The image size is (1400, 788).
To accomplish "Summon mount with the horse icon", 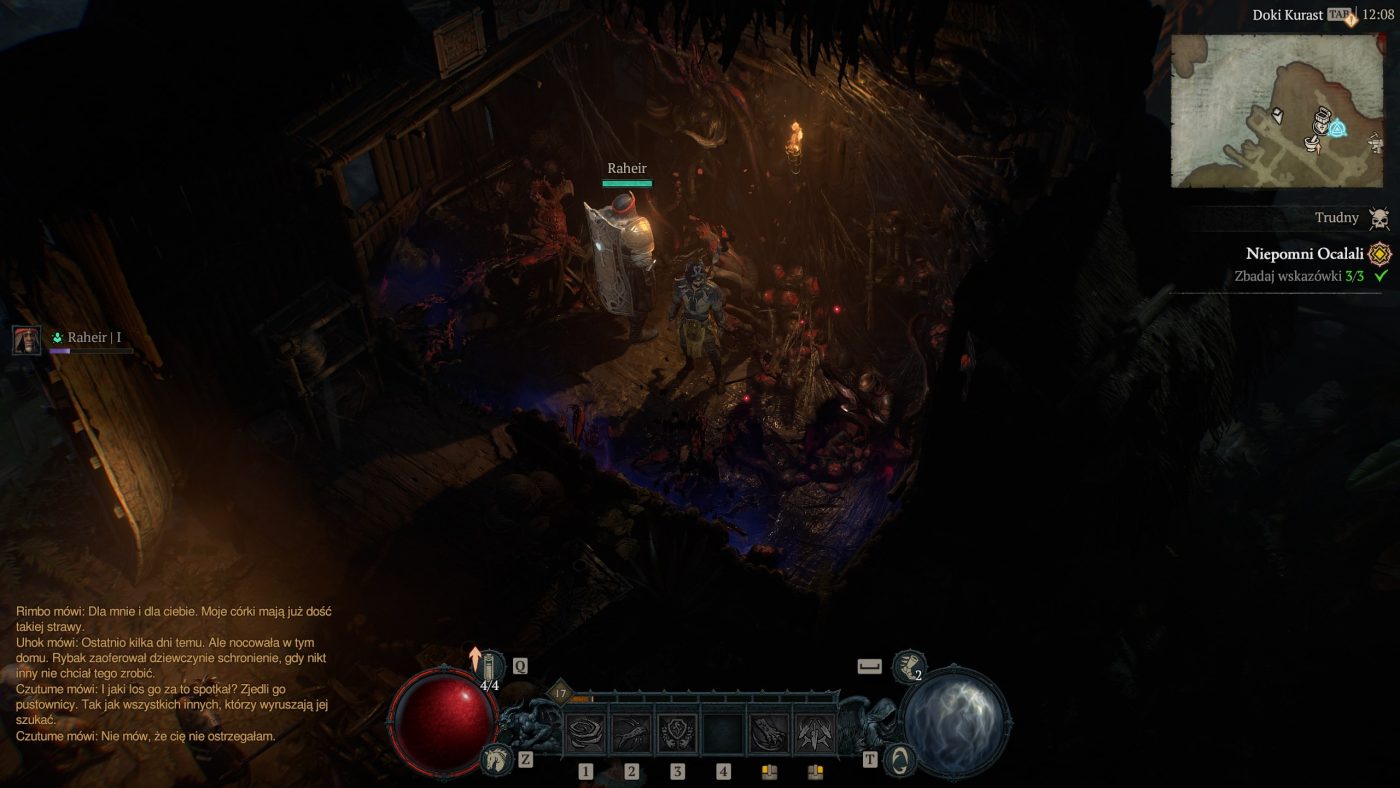I will click(494, 760).
